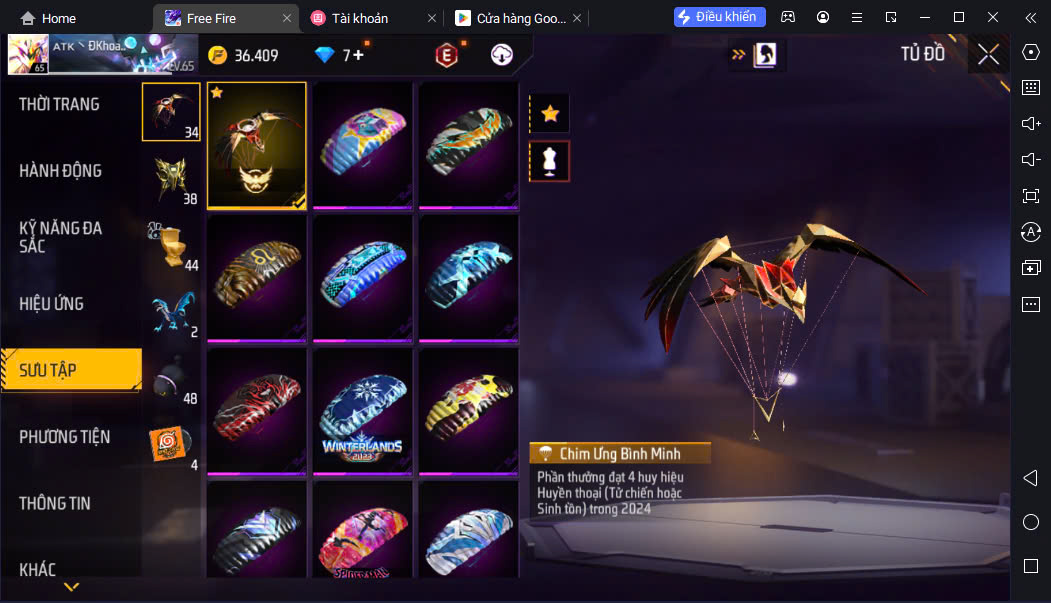This screenshot has width=1051, height=603.
Task: Click the red E badge icon
Action: [446, 56]
